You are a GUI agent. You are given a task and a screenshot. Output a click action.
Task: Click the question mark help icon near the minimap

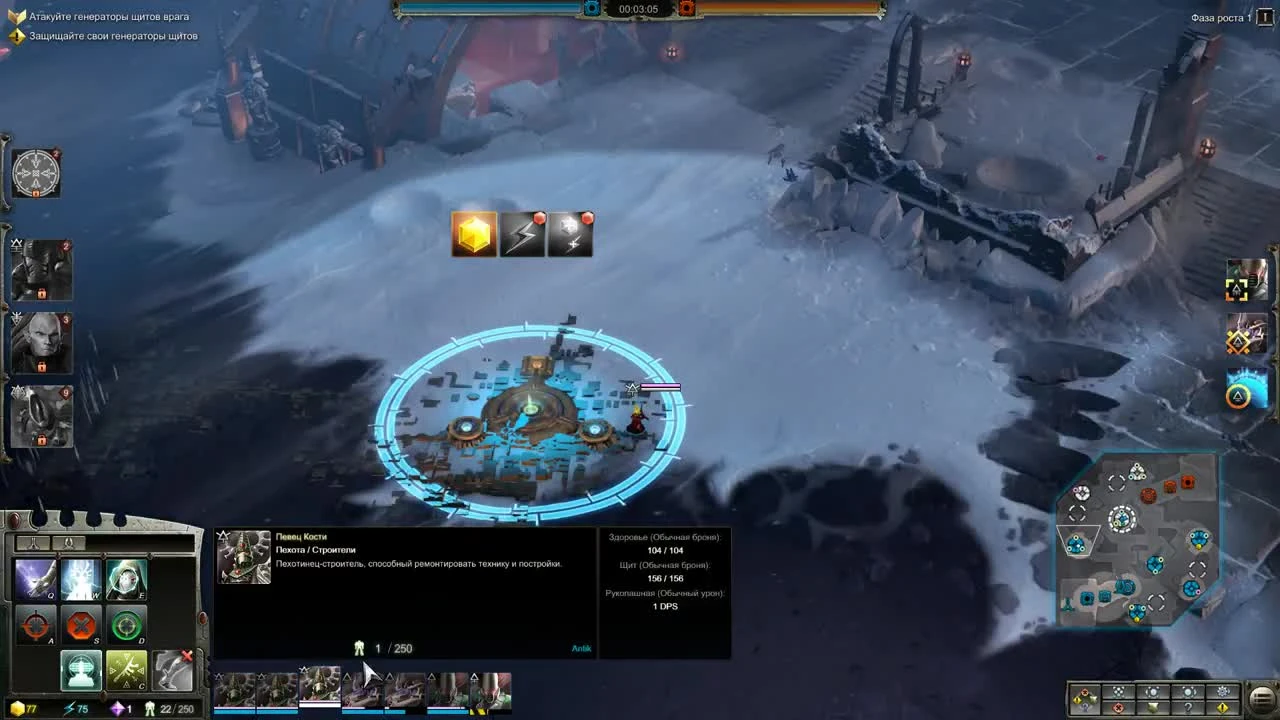click(1188, 708)
